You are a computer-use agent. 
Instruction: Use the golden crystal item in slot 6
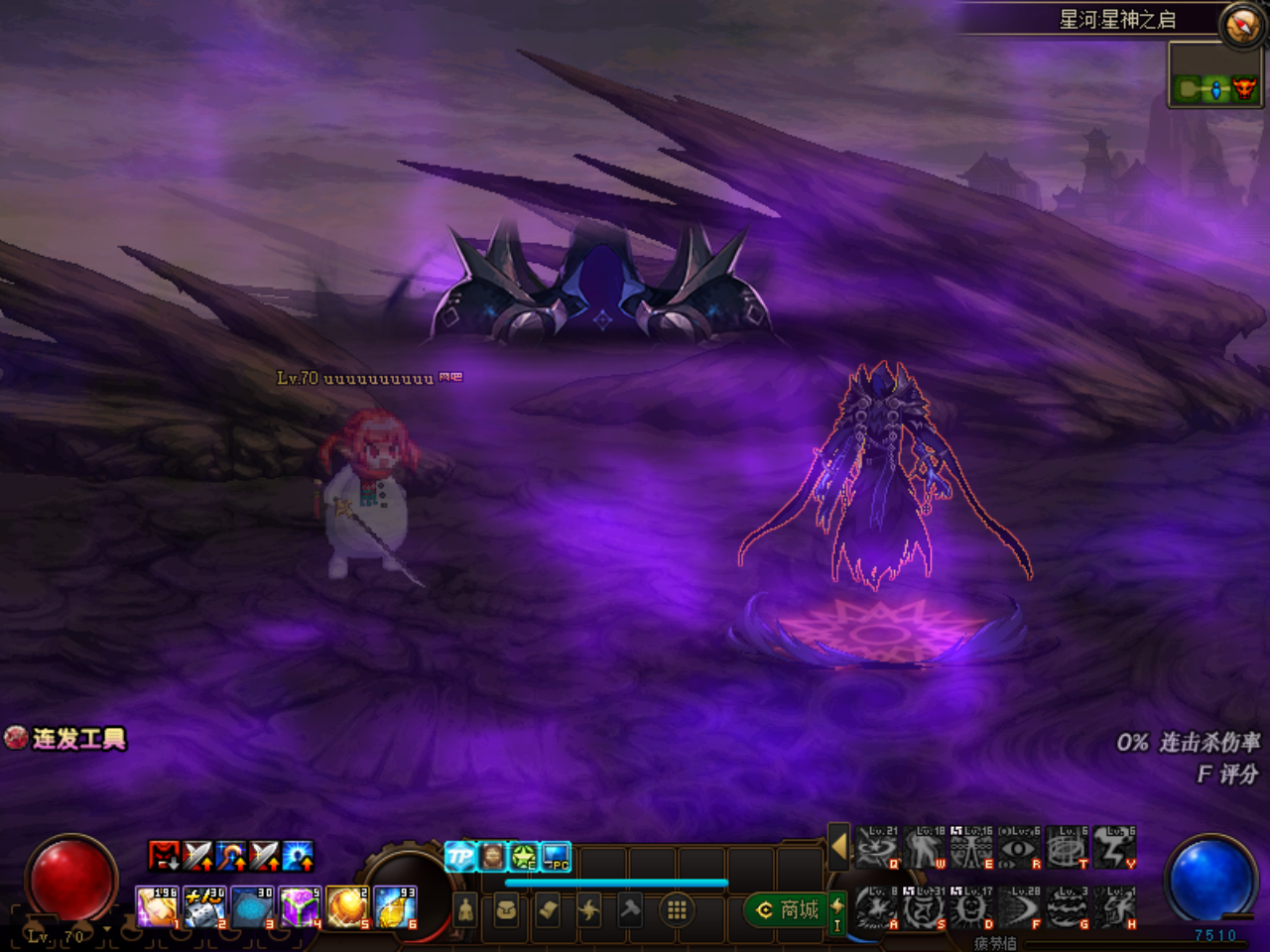coord(395,908)
